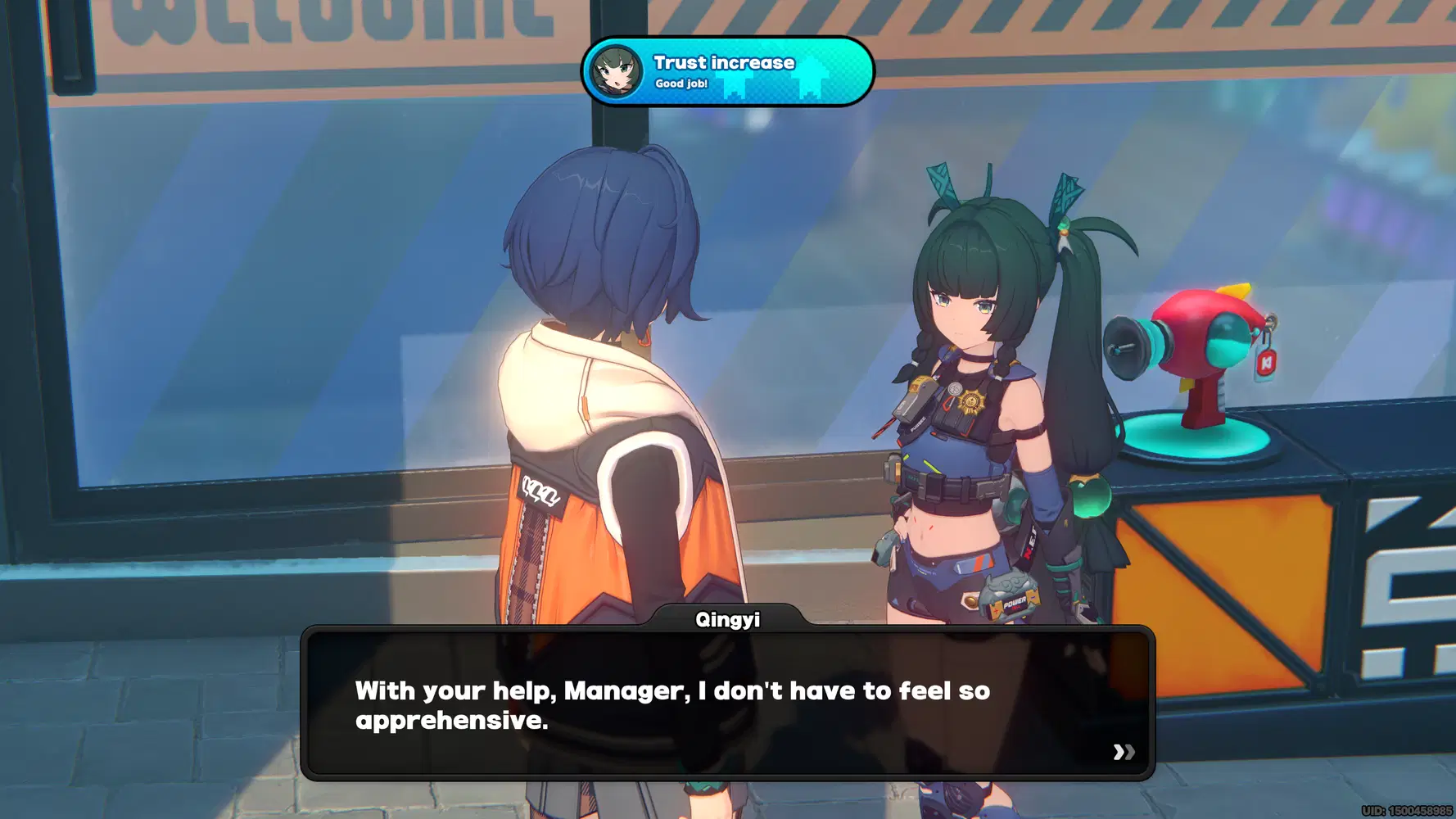The height and width of the screenshot is (819, 1456).
Task: Click Qingyi's dialogue text box
Action: click(x=727, y=704)
